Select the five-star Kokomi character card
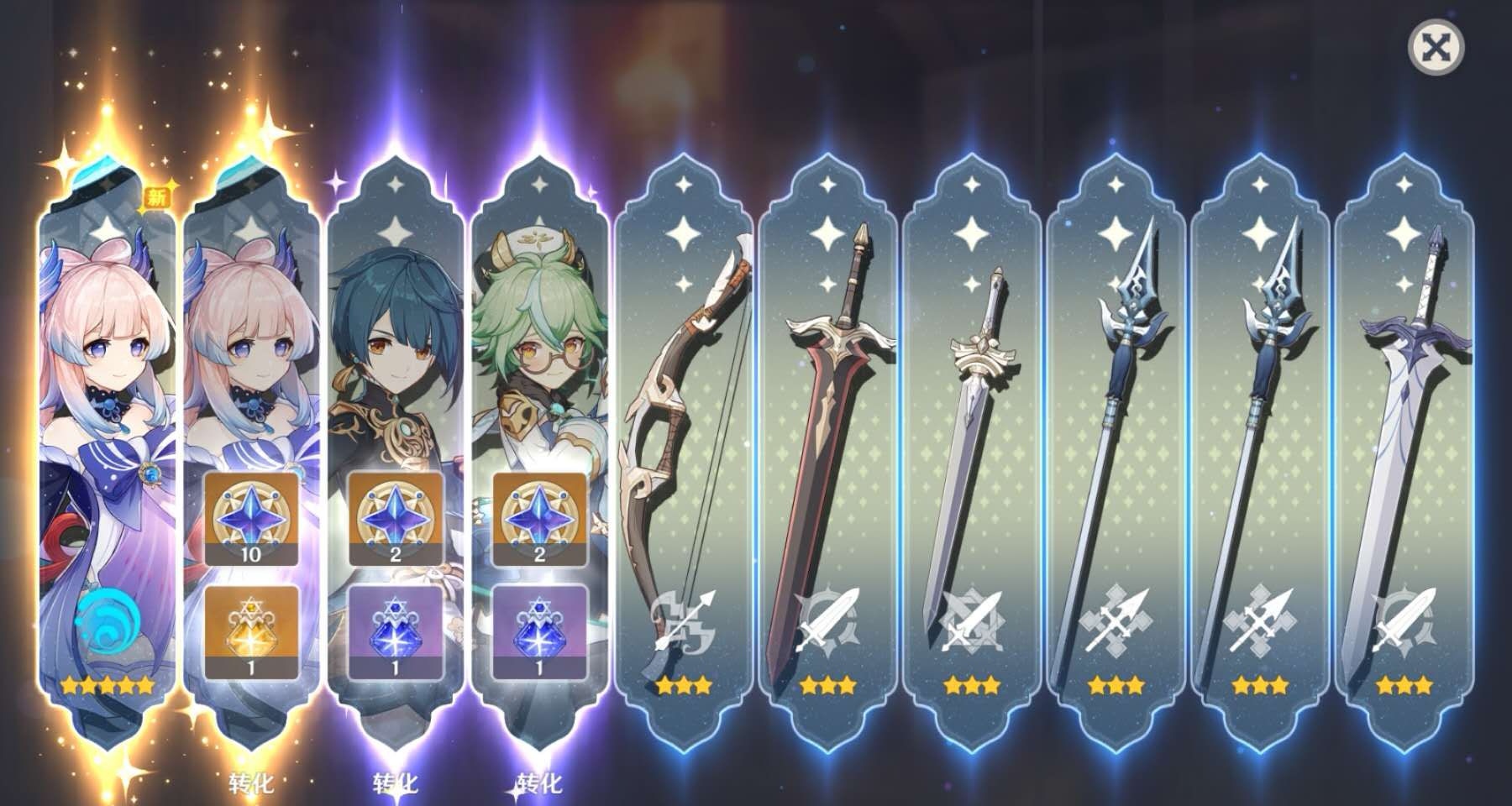The height and width of the screenshot is (806, 1512). click(105, 420)
